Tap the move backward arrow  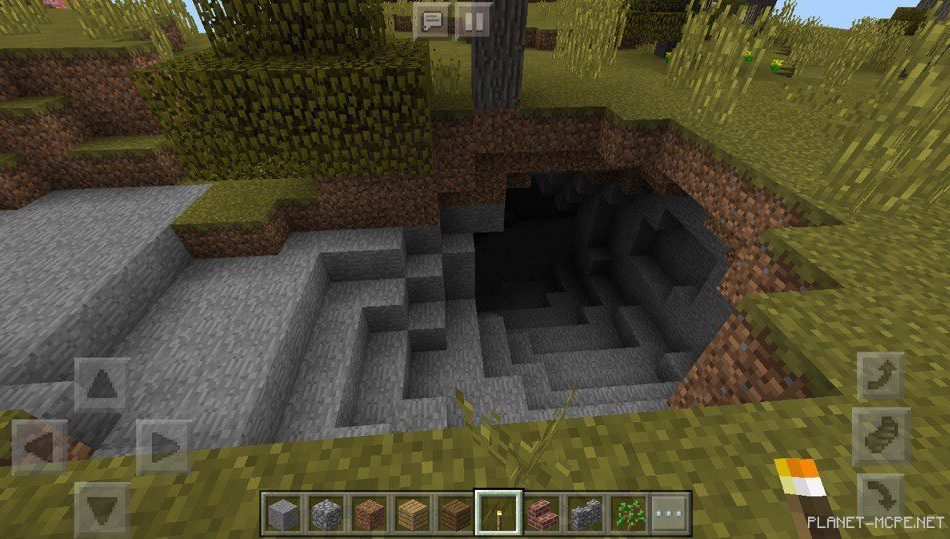point(101,508)
